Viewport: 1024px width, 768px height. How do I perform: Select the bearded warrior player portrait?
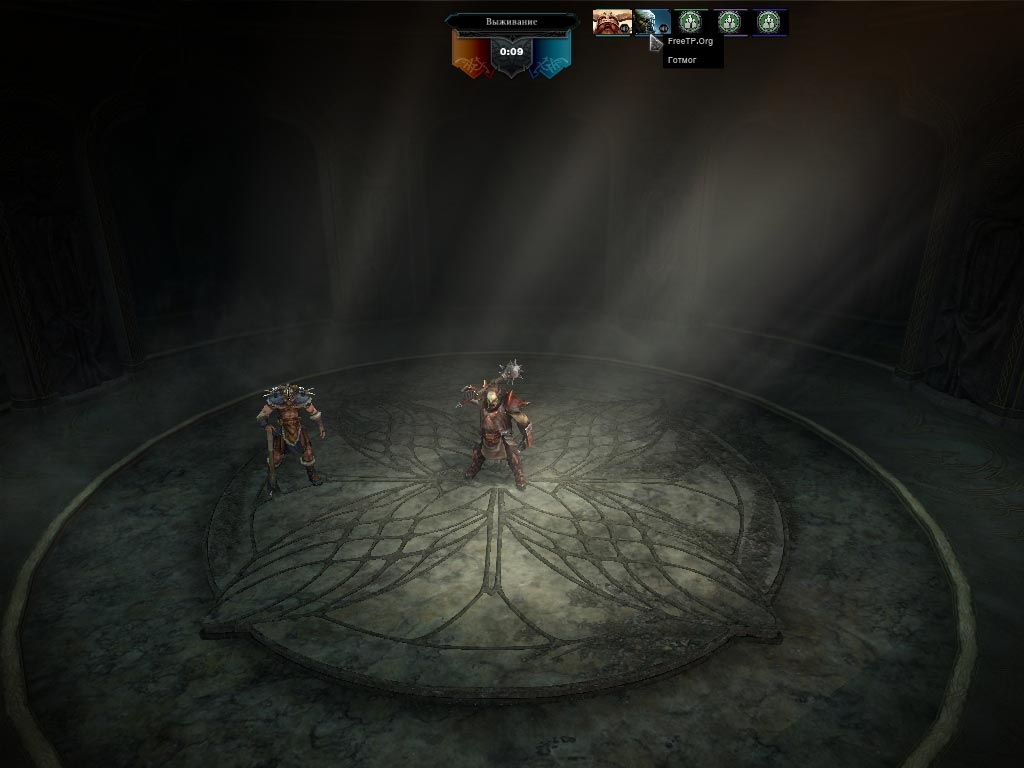pyautogui.click(x=609, y=21)
